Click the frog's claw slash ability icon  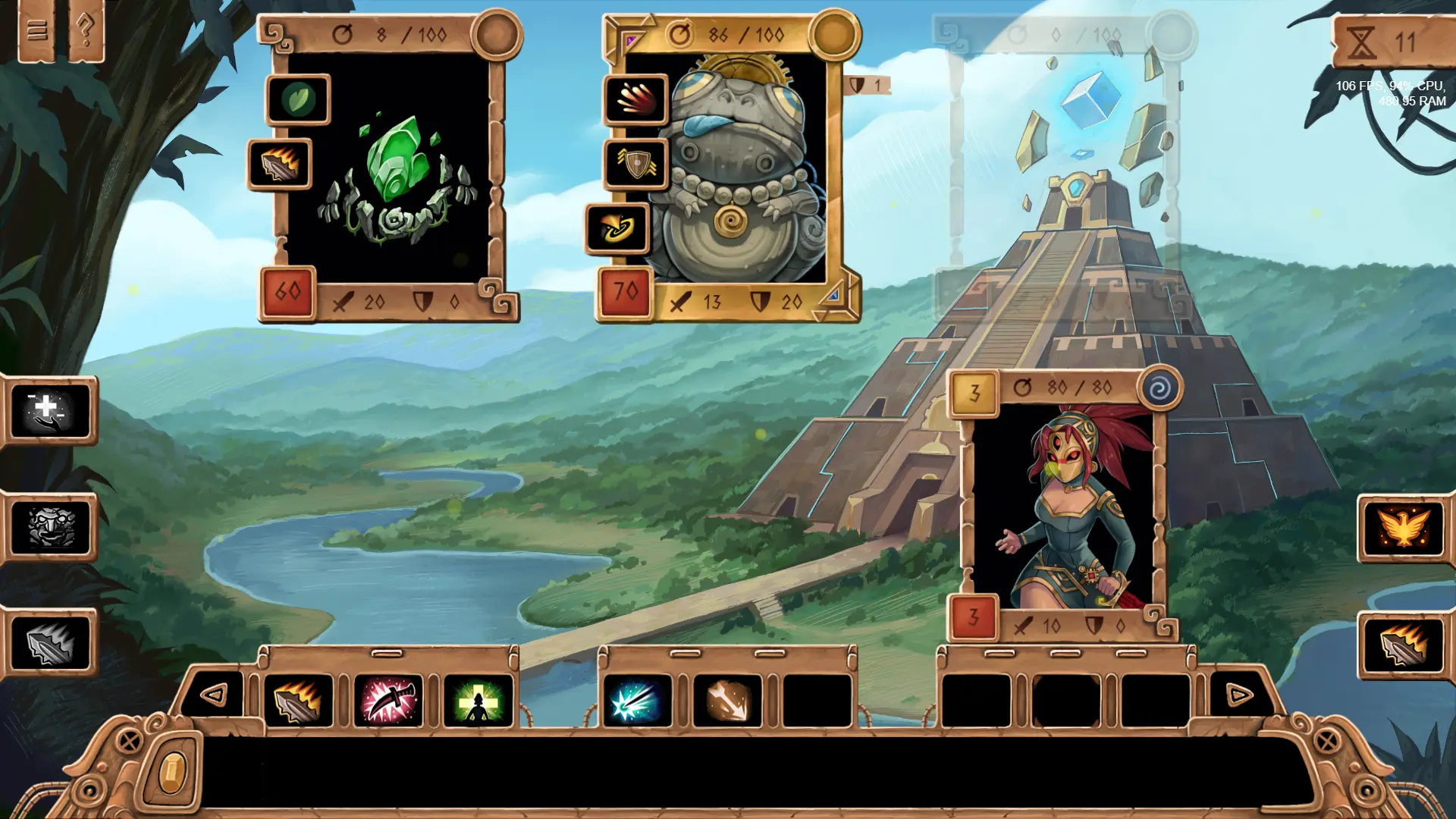(636, 99)
